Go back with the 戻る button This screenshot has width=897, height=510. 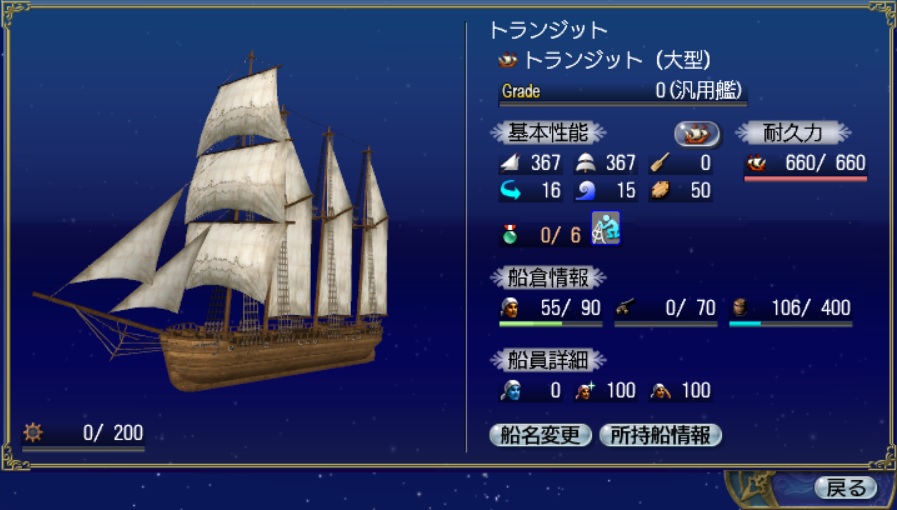tap(846, 488)
